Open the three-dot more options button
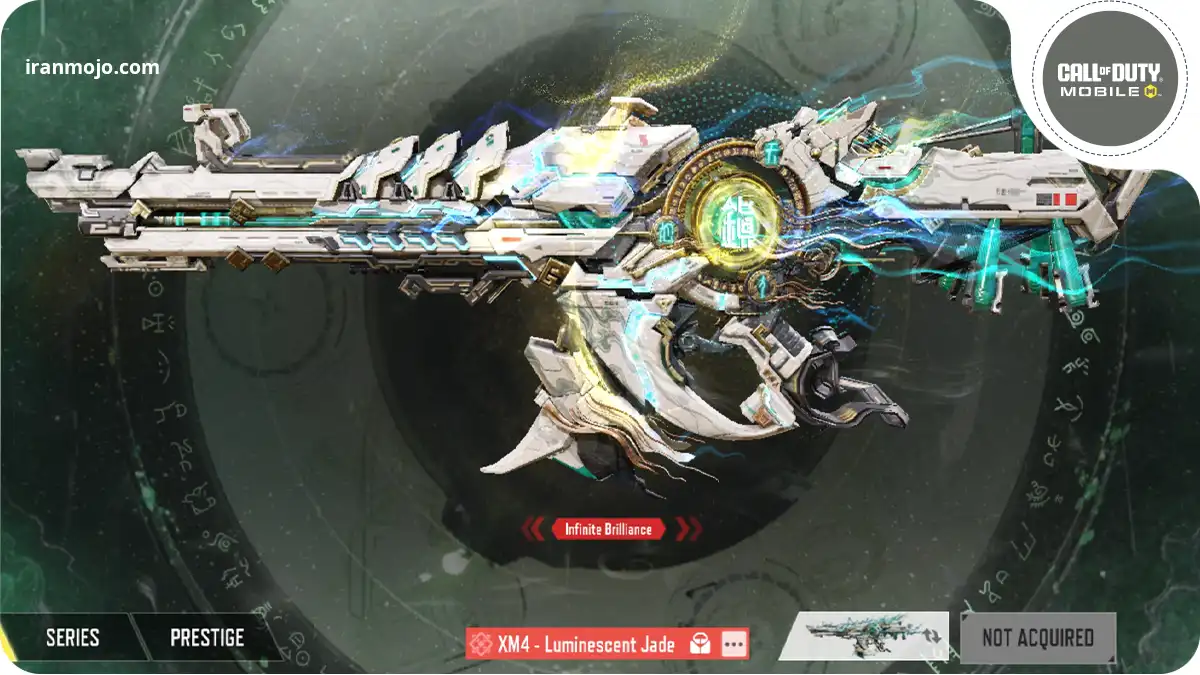The image size is (1200, 675). [734, 645]
